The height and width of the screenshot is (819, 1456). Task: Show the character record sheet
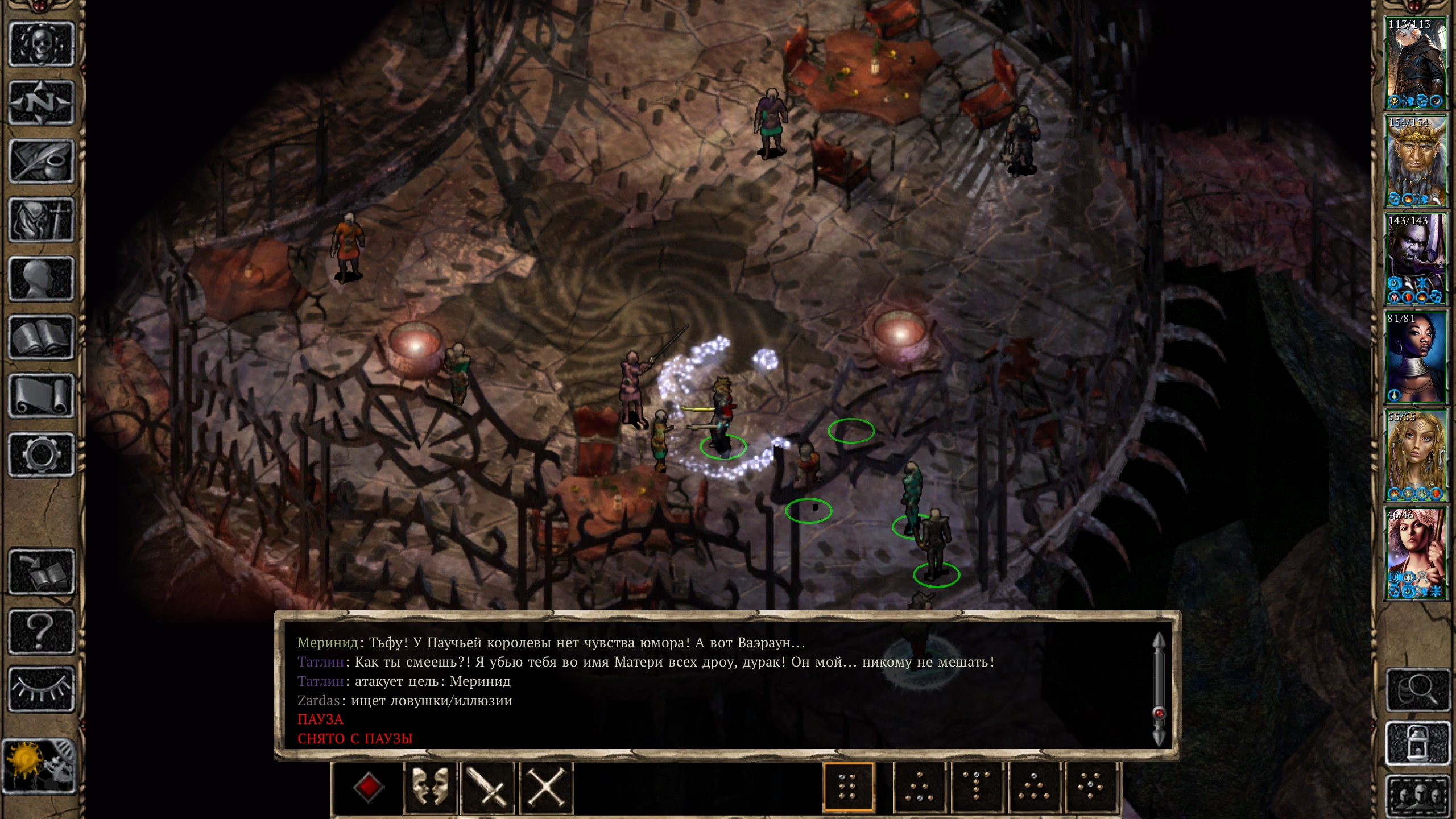tap(42, 279)
